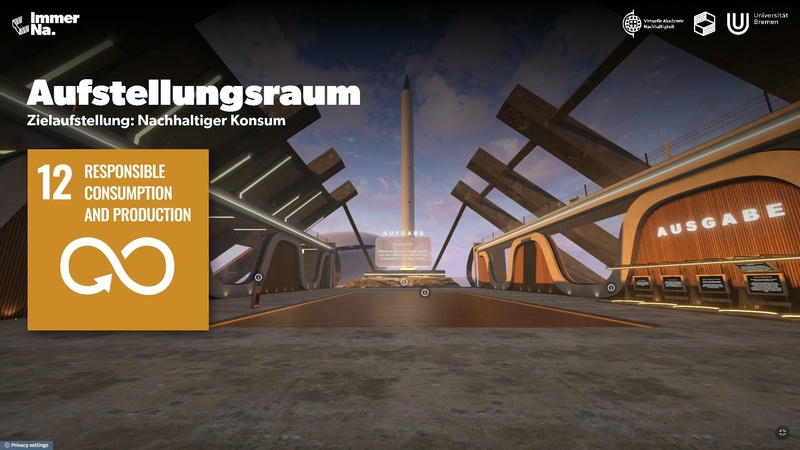Select the cube logo between the partner logos
800x450 pixels.
(x=705, y=23)
